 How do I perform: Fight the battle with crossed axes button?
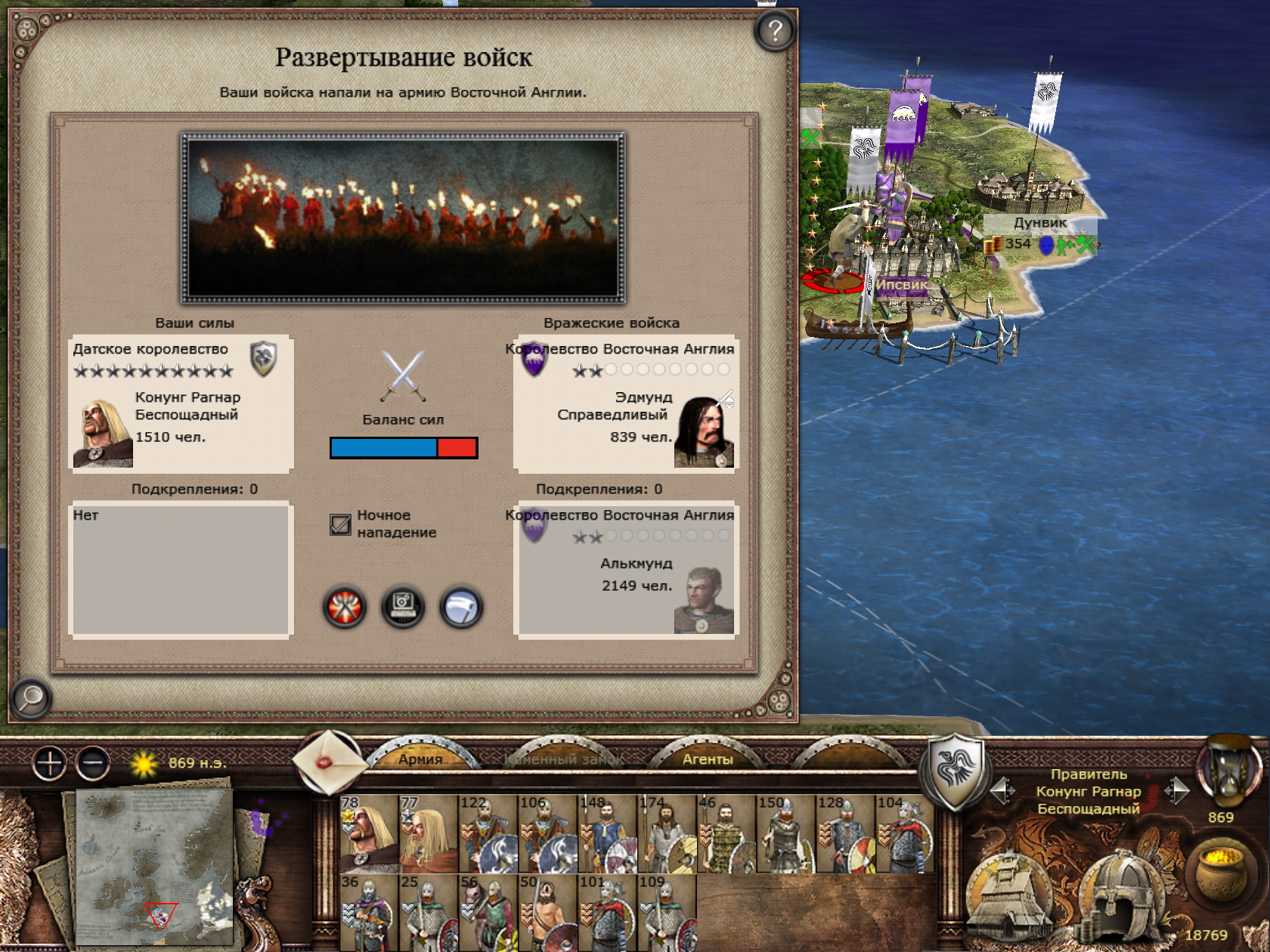click(x=345, y=607)
